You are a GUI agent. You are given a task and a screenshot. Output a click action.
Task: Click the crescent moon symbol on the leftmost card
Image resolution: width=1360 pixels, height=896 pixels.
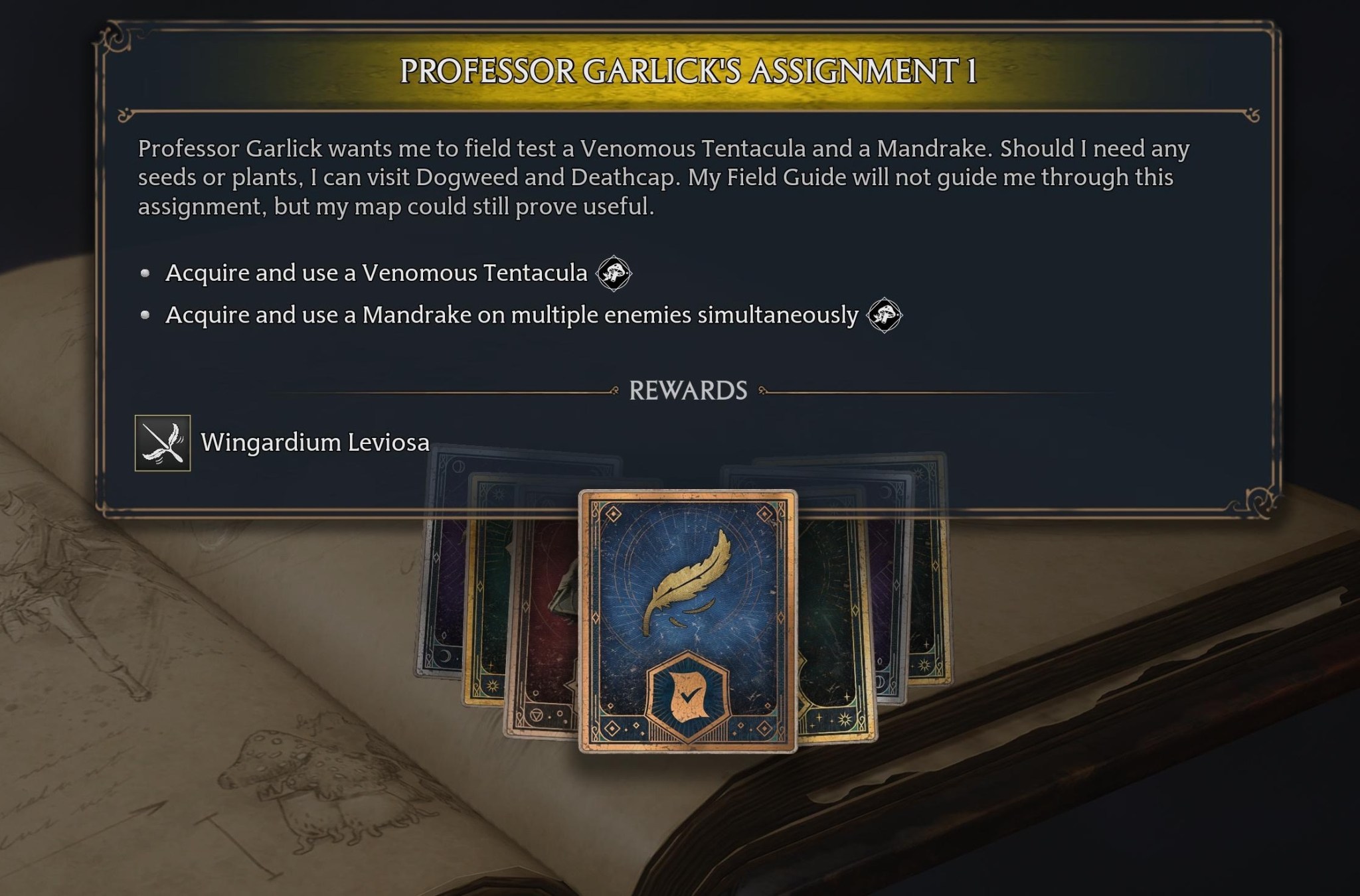pos(444,655)
